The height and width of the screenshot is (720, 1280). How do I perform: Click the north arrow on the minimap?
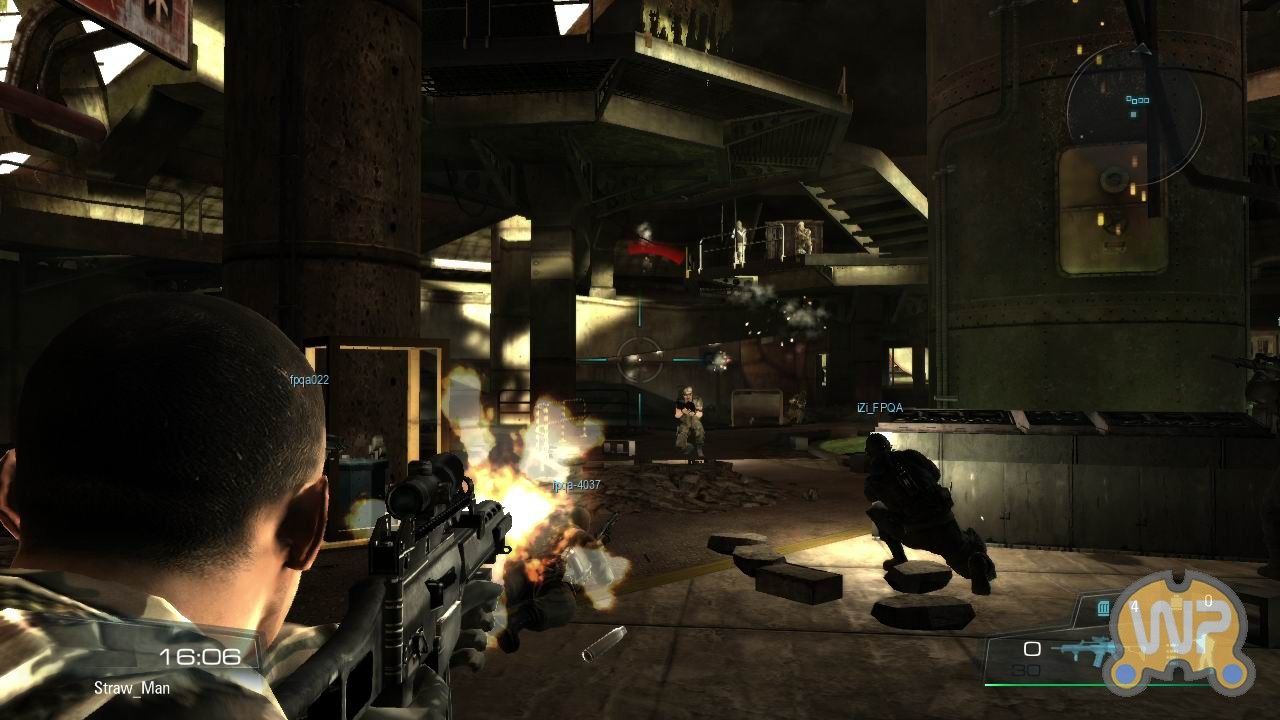point(1141,49)
